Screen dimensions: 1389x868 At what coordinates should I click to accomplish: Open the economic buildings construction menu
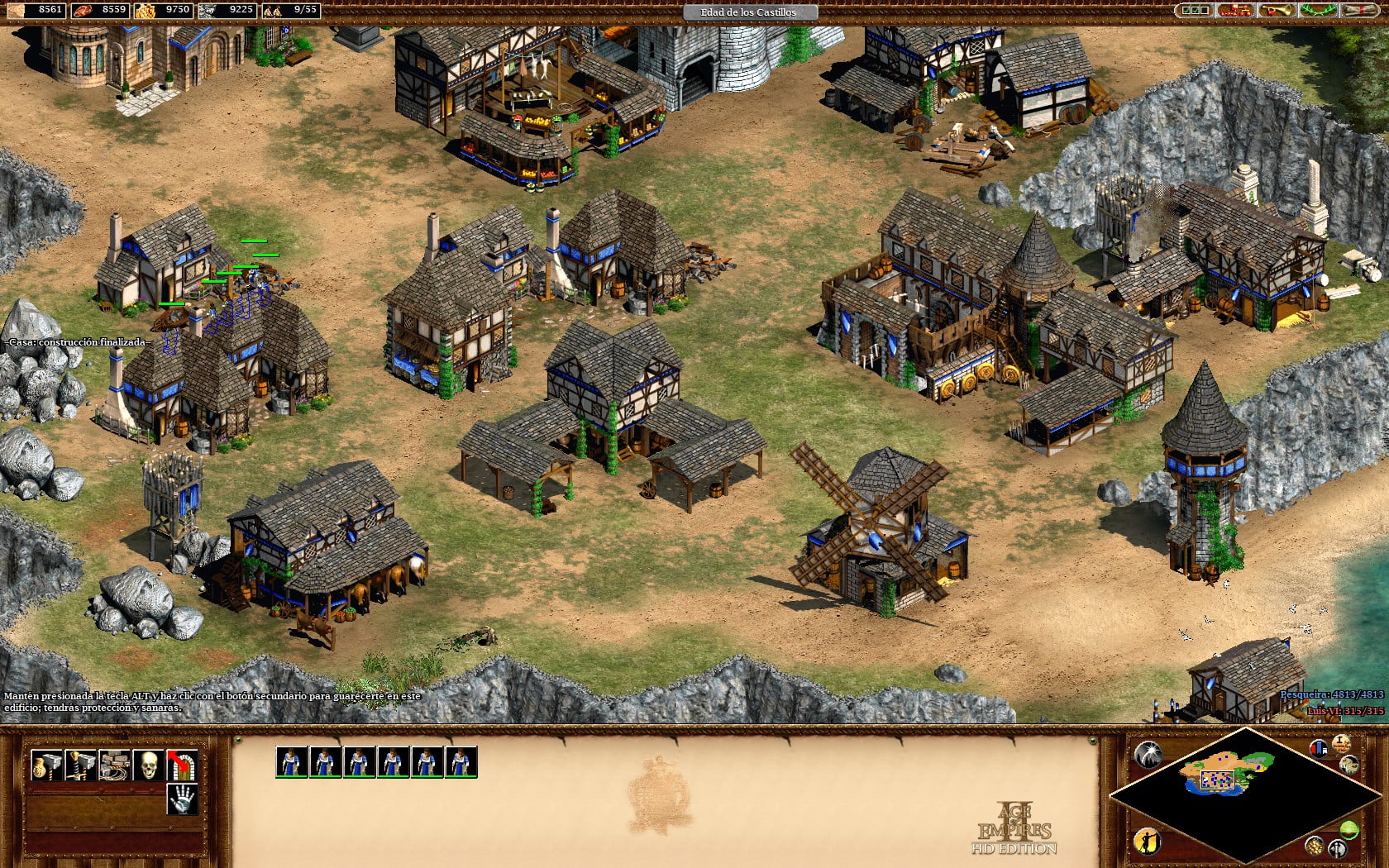tap(46, 765)
